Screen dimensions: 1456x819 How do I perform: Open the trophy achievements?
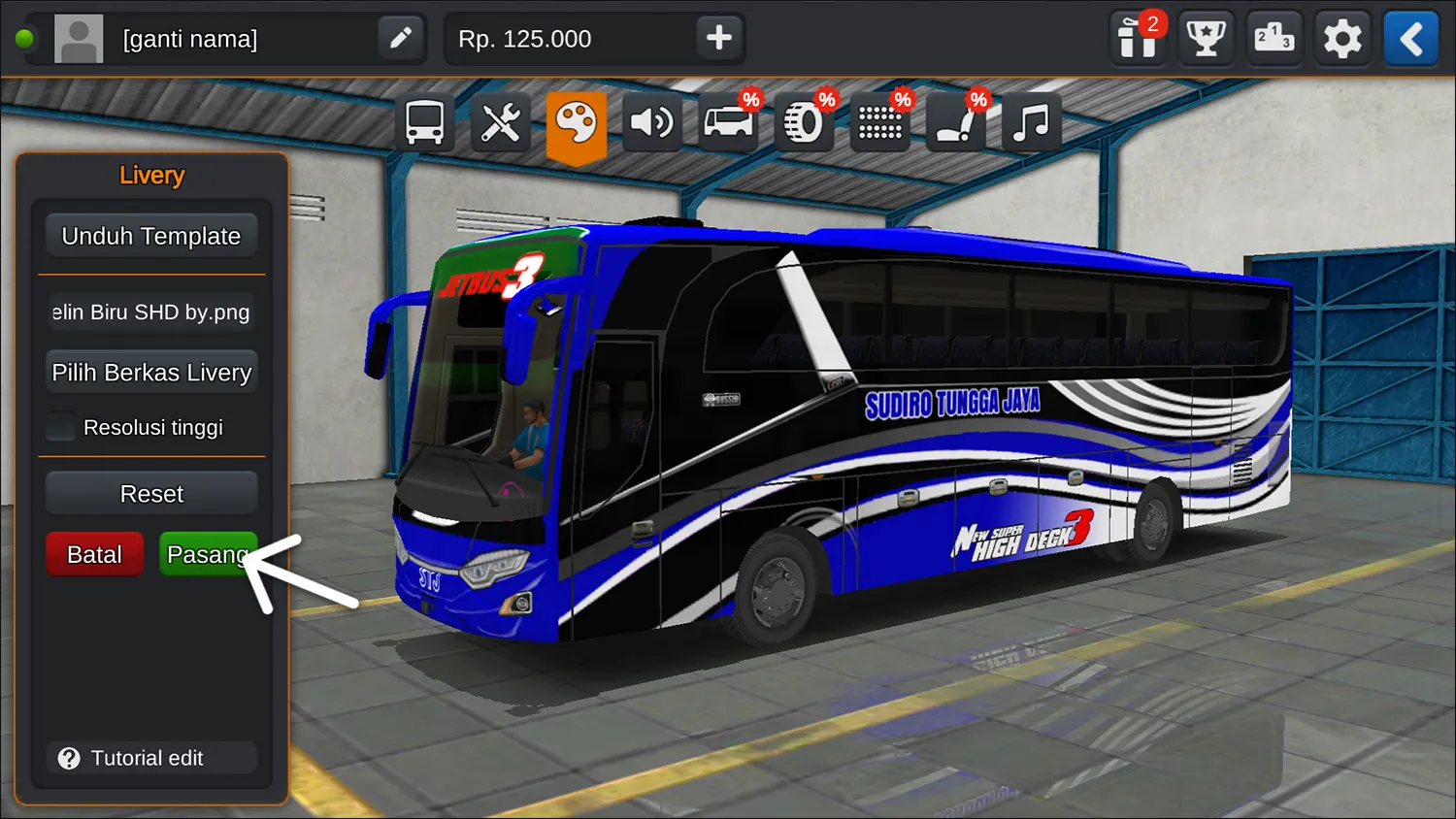pos(1206,39)
